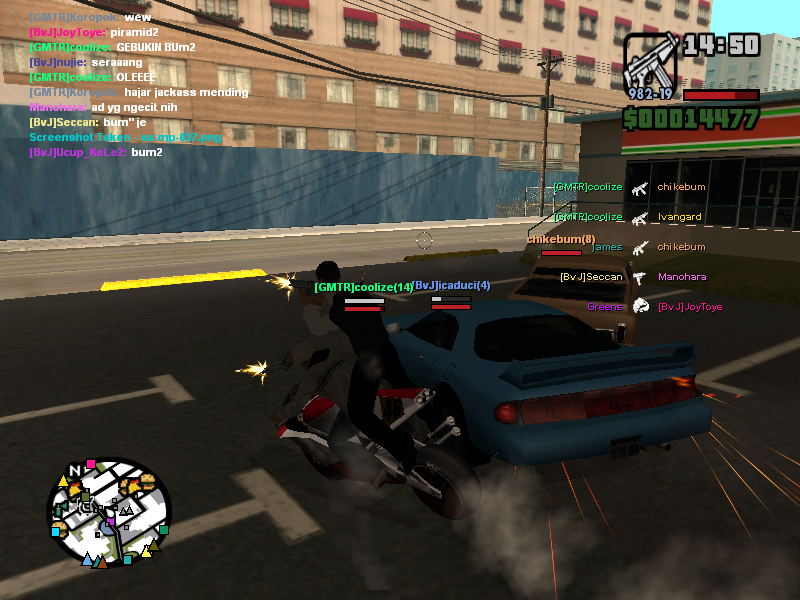The width and height of the screenshot is (800, 600).
Task: Click the "Screenshot Taken" notification line
Action: (125, 137)
